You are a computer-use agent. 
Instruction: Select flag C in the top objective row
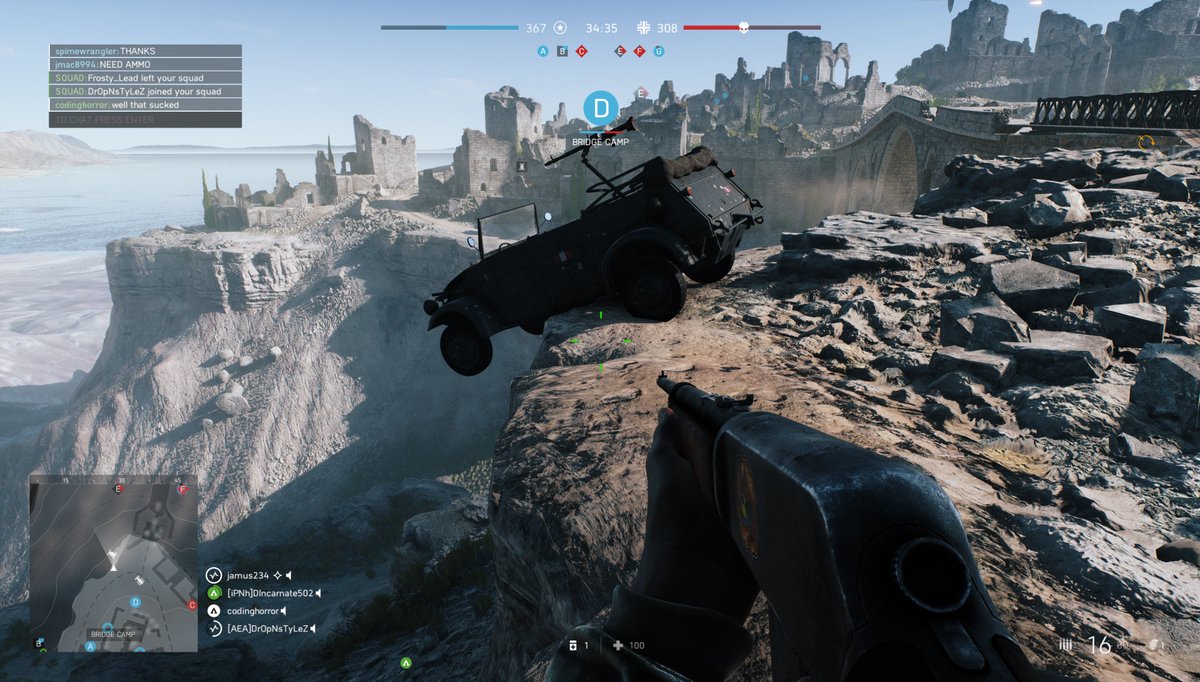click(x=581, y=51)
